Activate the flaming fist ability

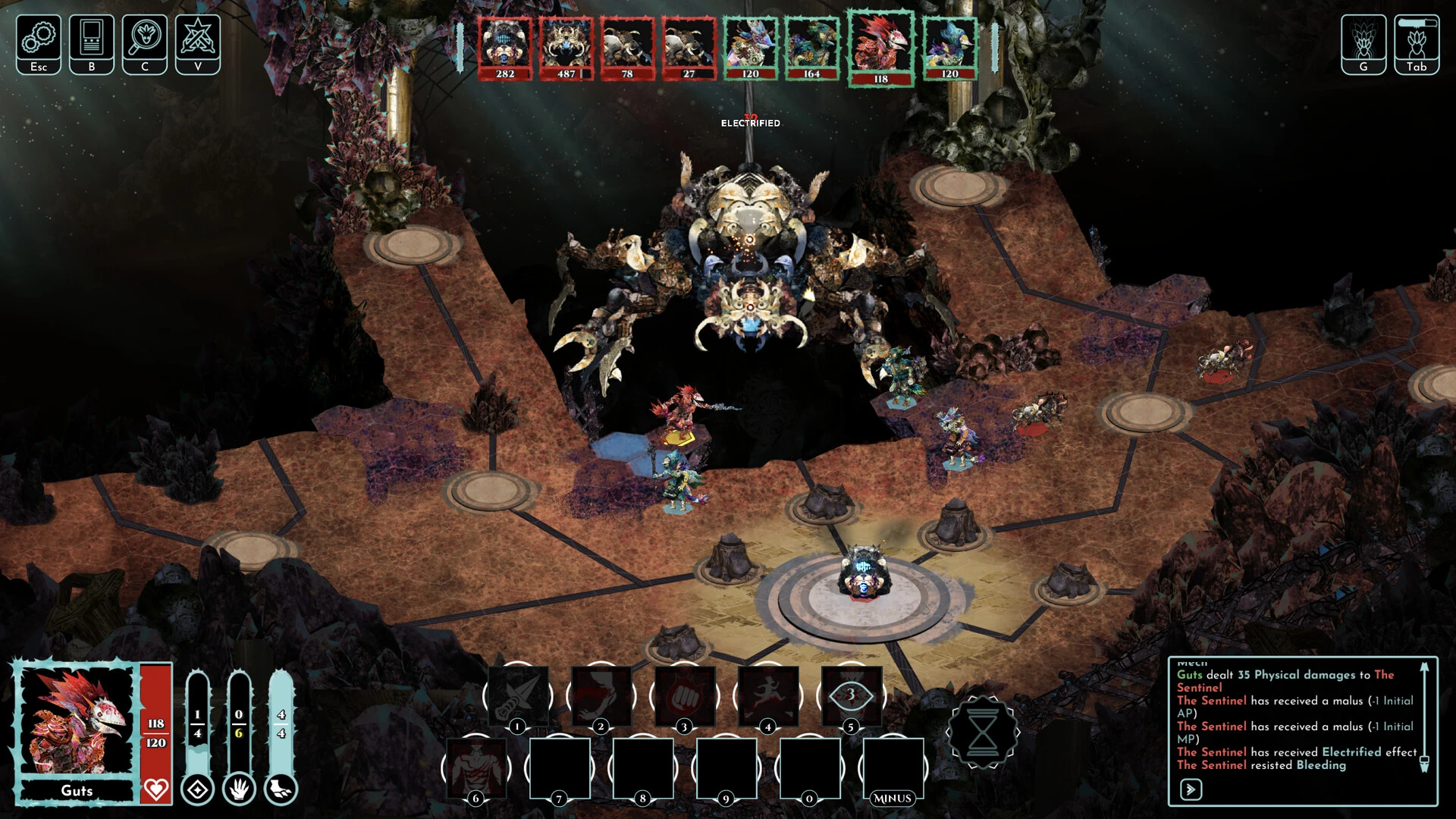point(684,695)
